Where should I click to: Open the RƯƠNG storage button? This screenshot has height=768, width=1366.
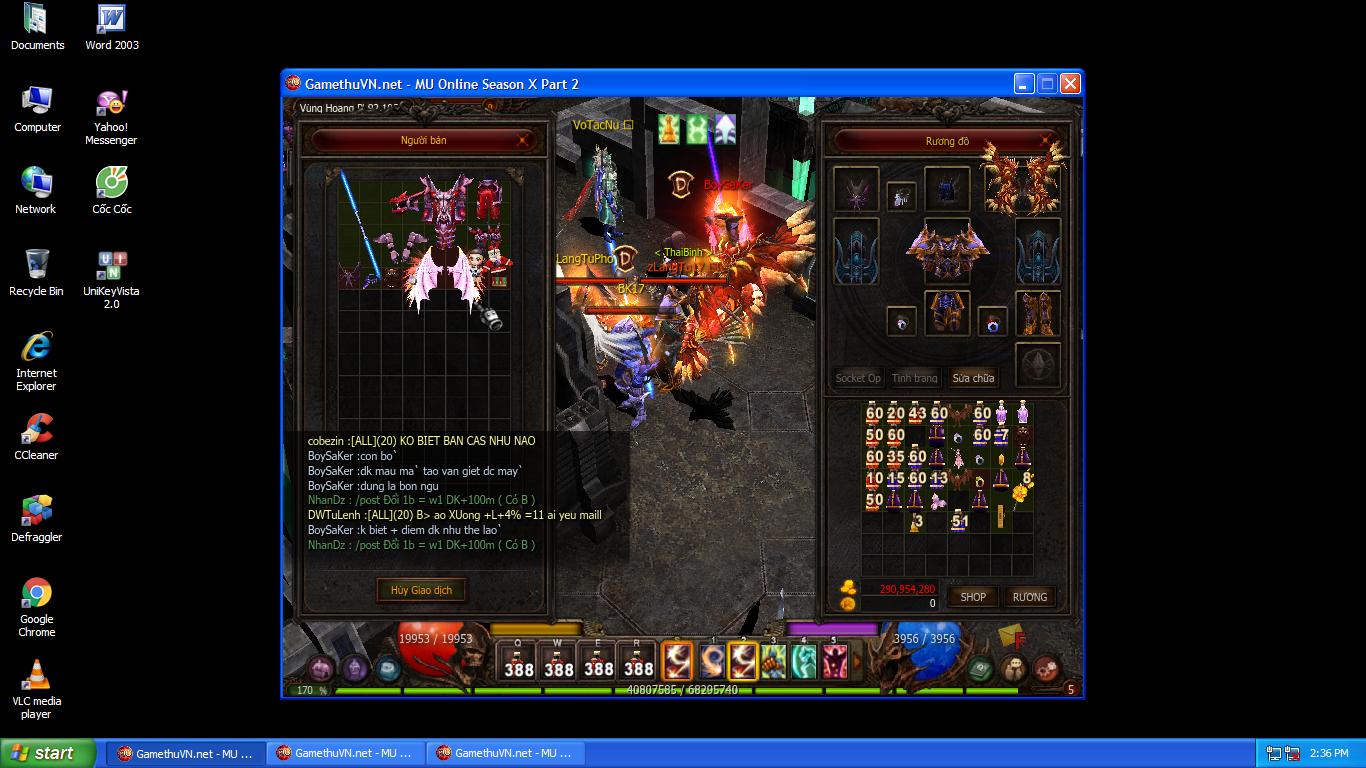click(1029, 597)
